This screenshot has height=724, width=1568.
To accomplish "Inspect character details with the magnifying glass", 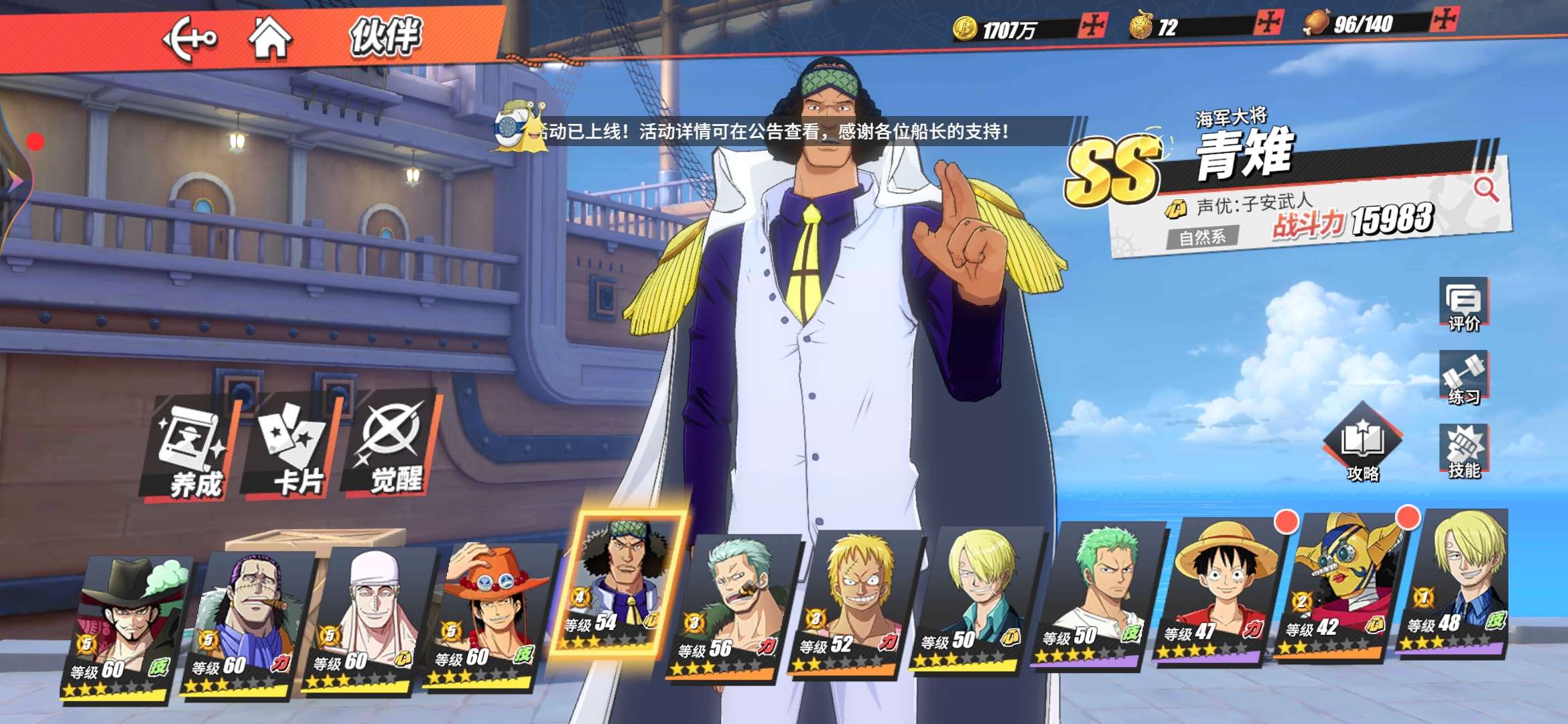I will tap(1485, 189).
